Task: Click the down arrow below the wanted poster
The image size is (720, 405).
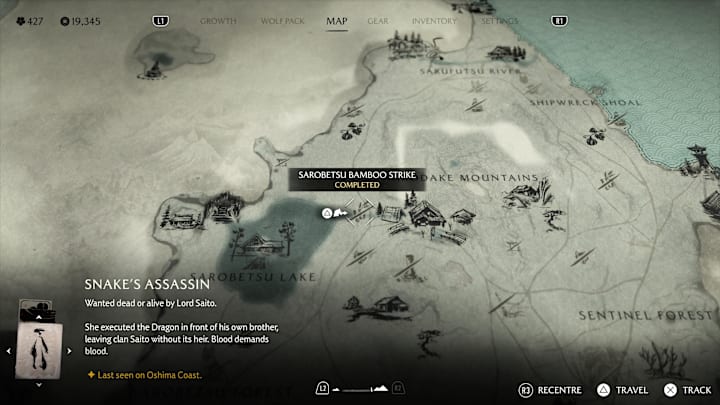Action: pyautogui.click(x=39, y=384)
